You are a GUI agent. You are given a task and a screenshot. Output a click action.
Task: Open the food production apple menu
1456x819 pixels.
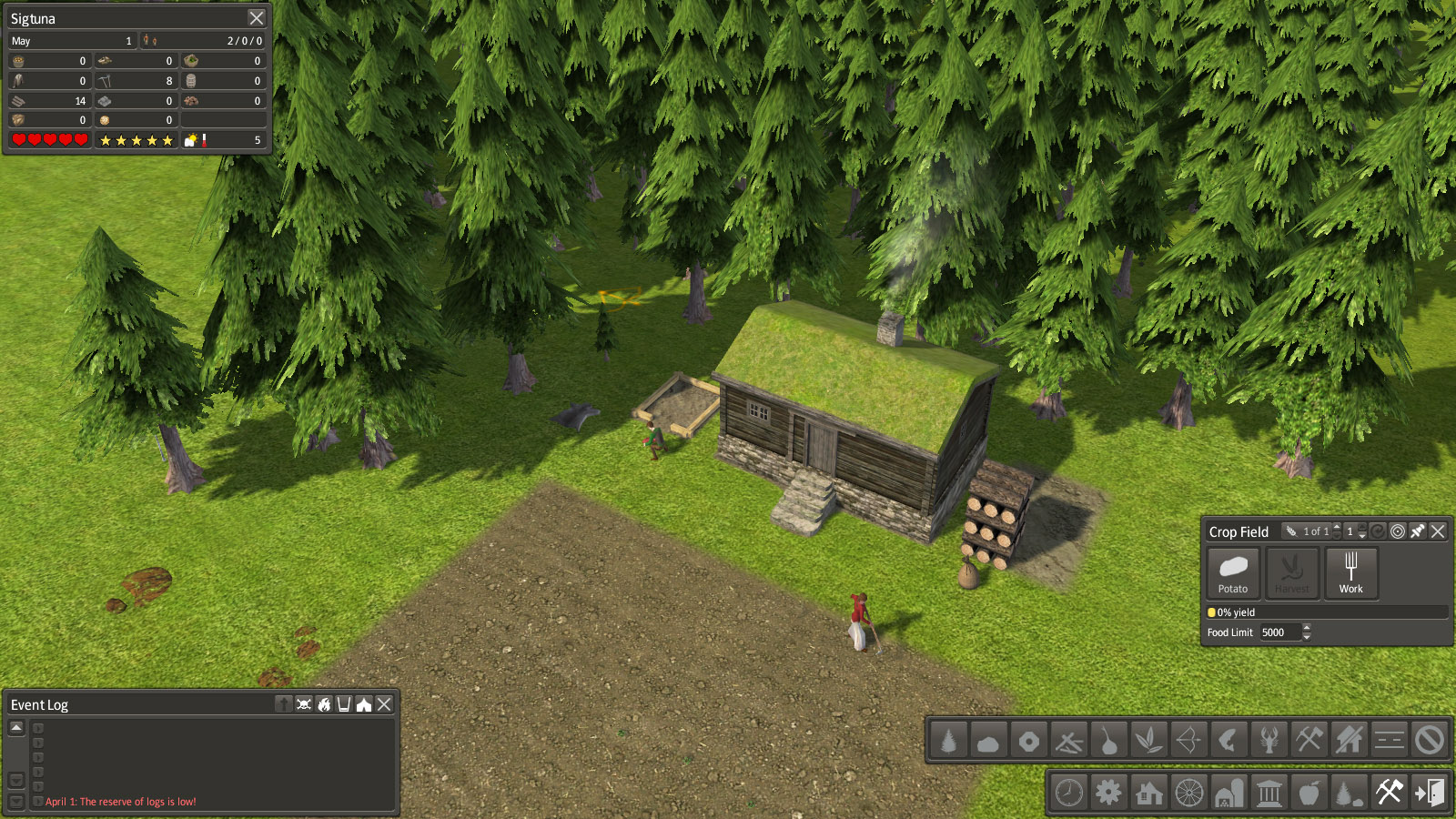point(1309,793)
